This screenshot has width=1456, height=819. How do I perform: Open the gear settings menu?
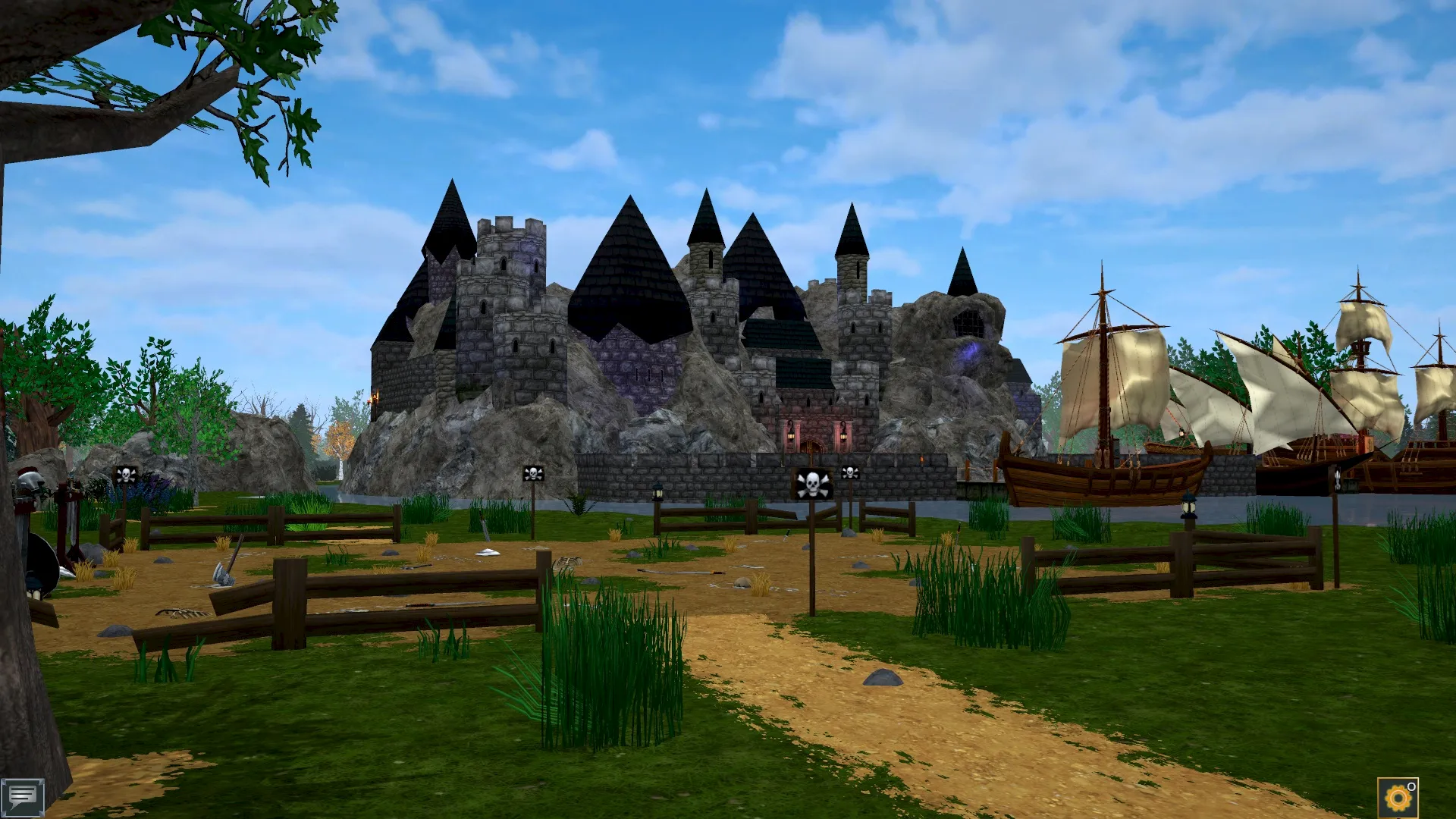[1397, 798]
